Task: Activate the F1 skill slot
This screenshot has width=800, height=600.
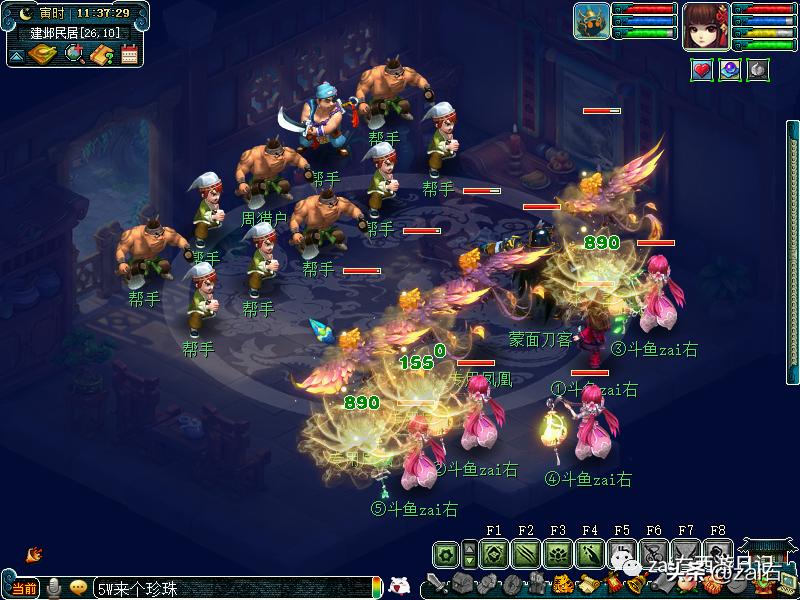Action: [x=492, y=553]
